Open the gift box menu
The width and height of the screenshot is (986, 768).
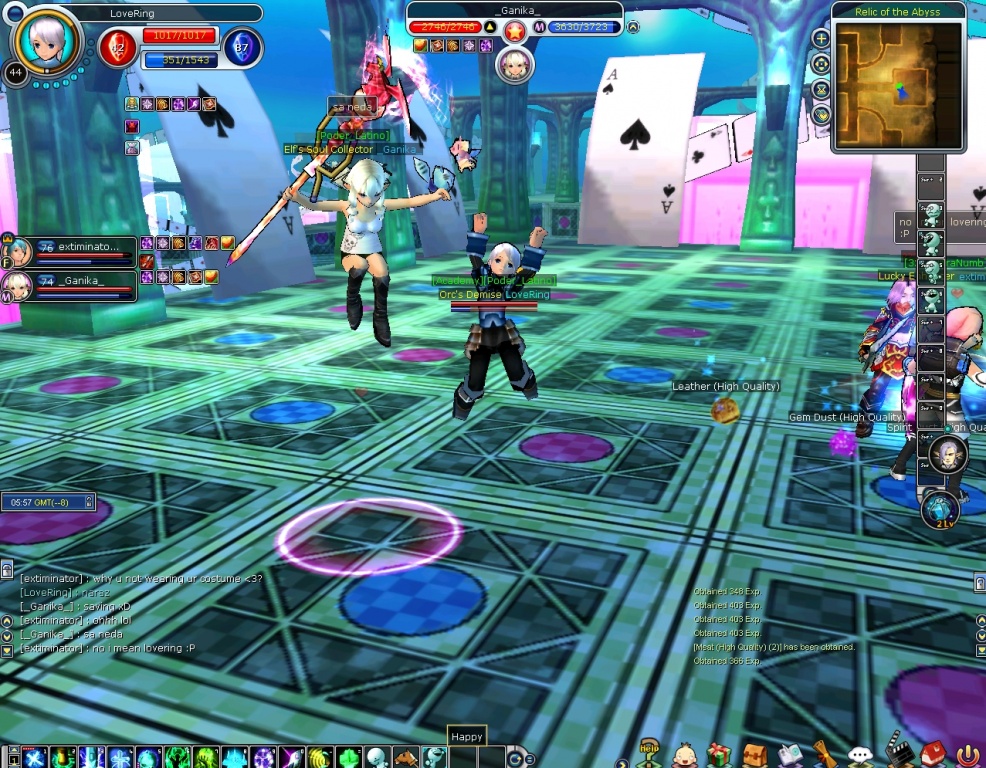pos(718,754)
